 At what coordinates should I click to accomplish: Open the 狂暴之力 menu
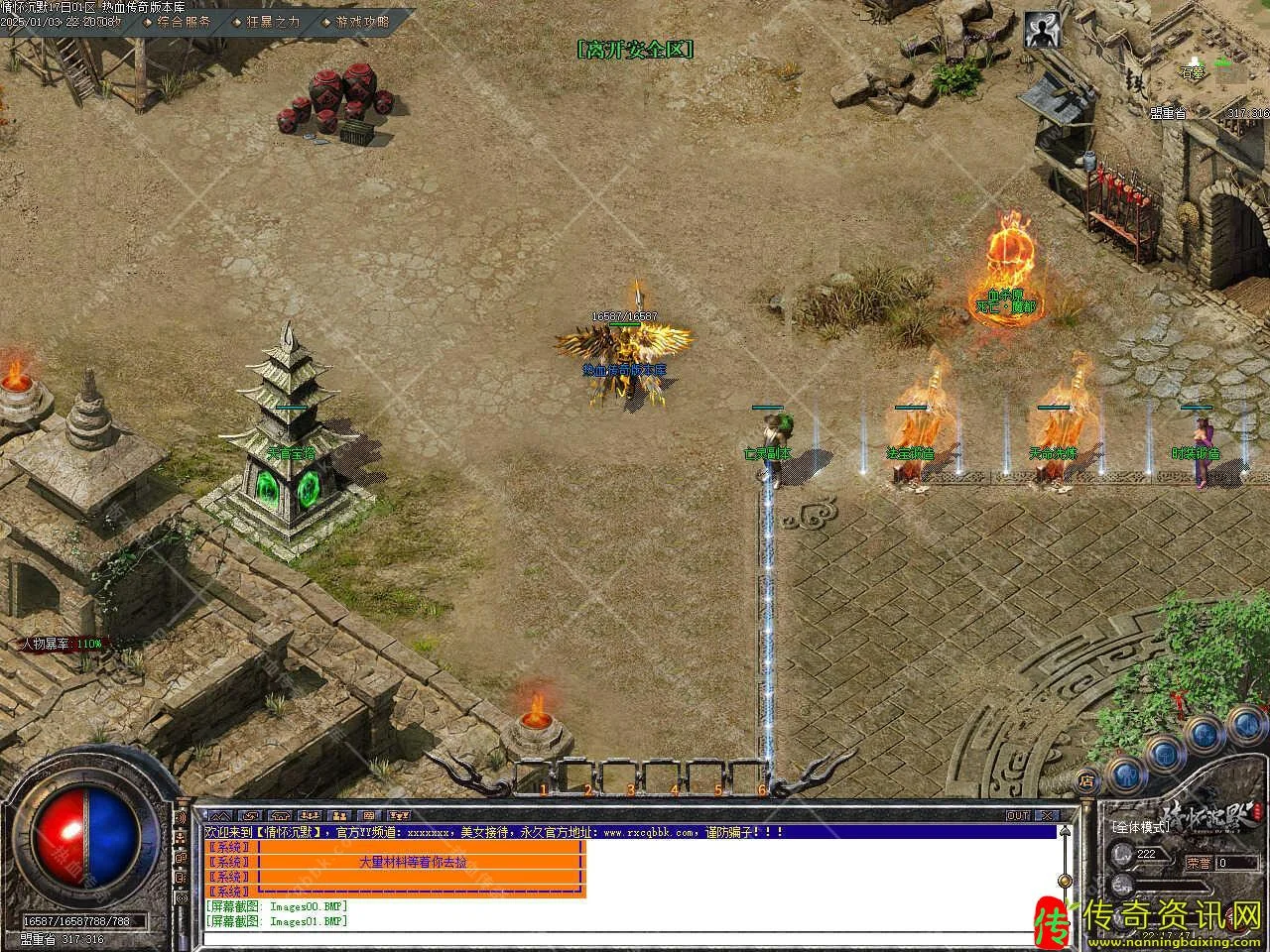(273, 21)
